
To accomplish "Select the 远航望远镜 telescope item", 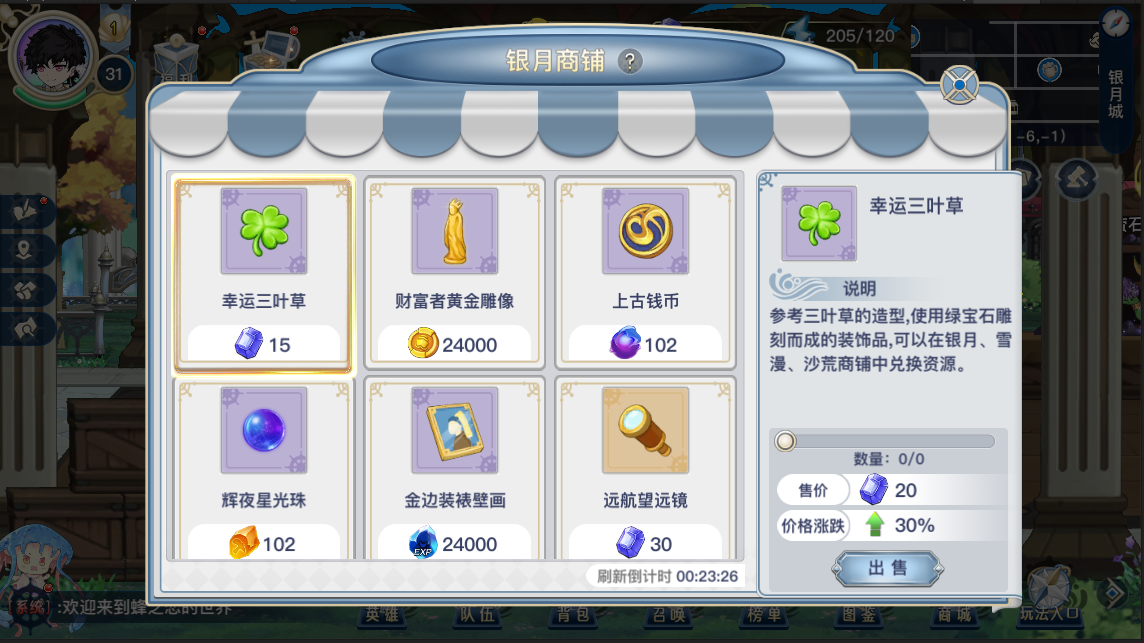I will (645, 470).
